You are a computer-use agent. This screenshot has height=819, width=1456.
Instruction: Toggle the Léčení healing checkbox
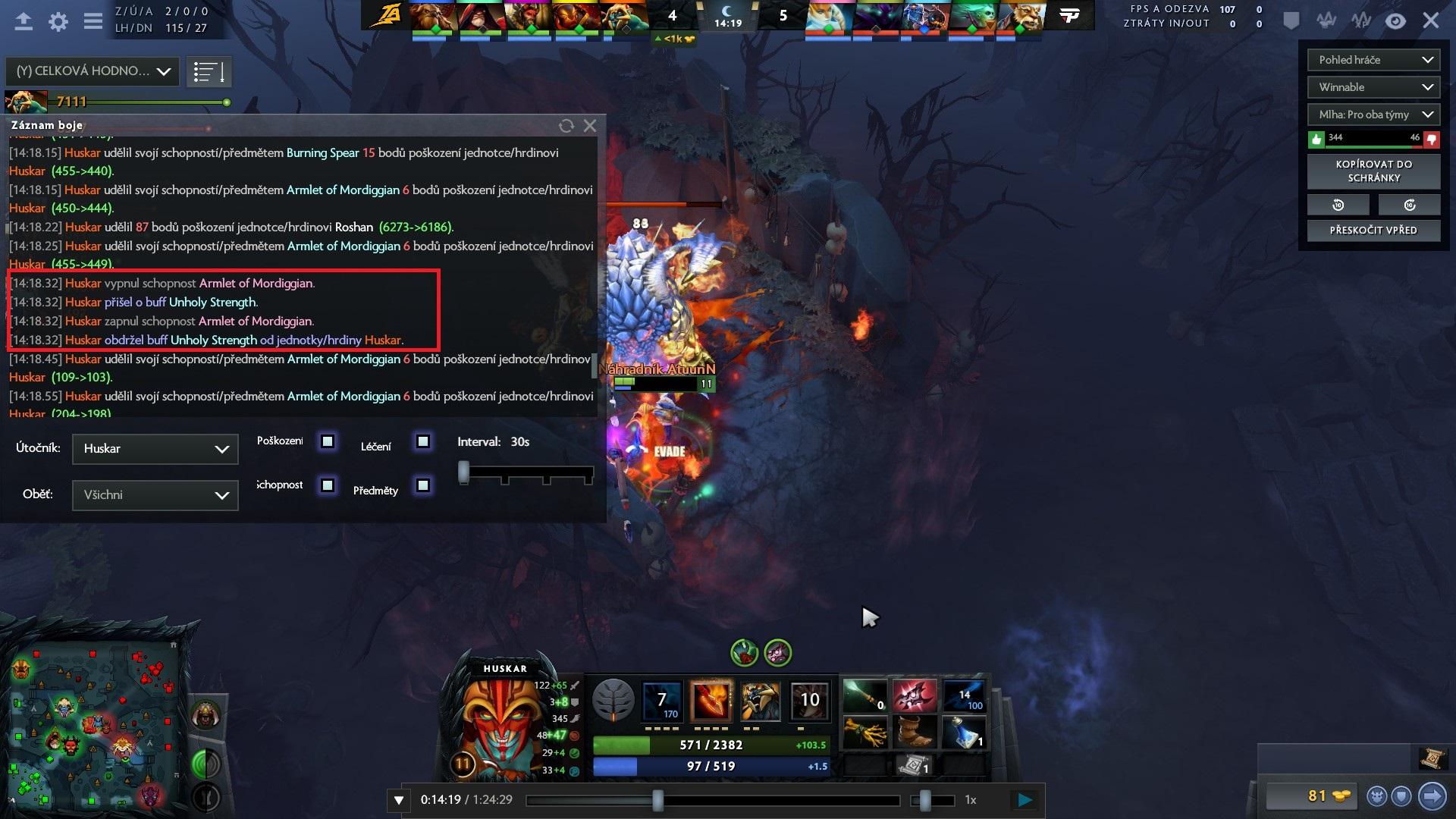423,441
